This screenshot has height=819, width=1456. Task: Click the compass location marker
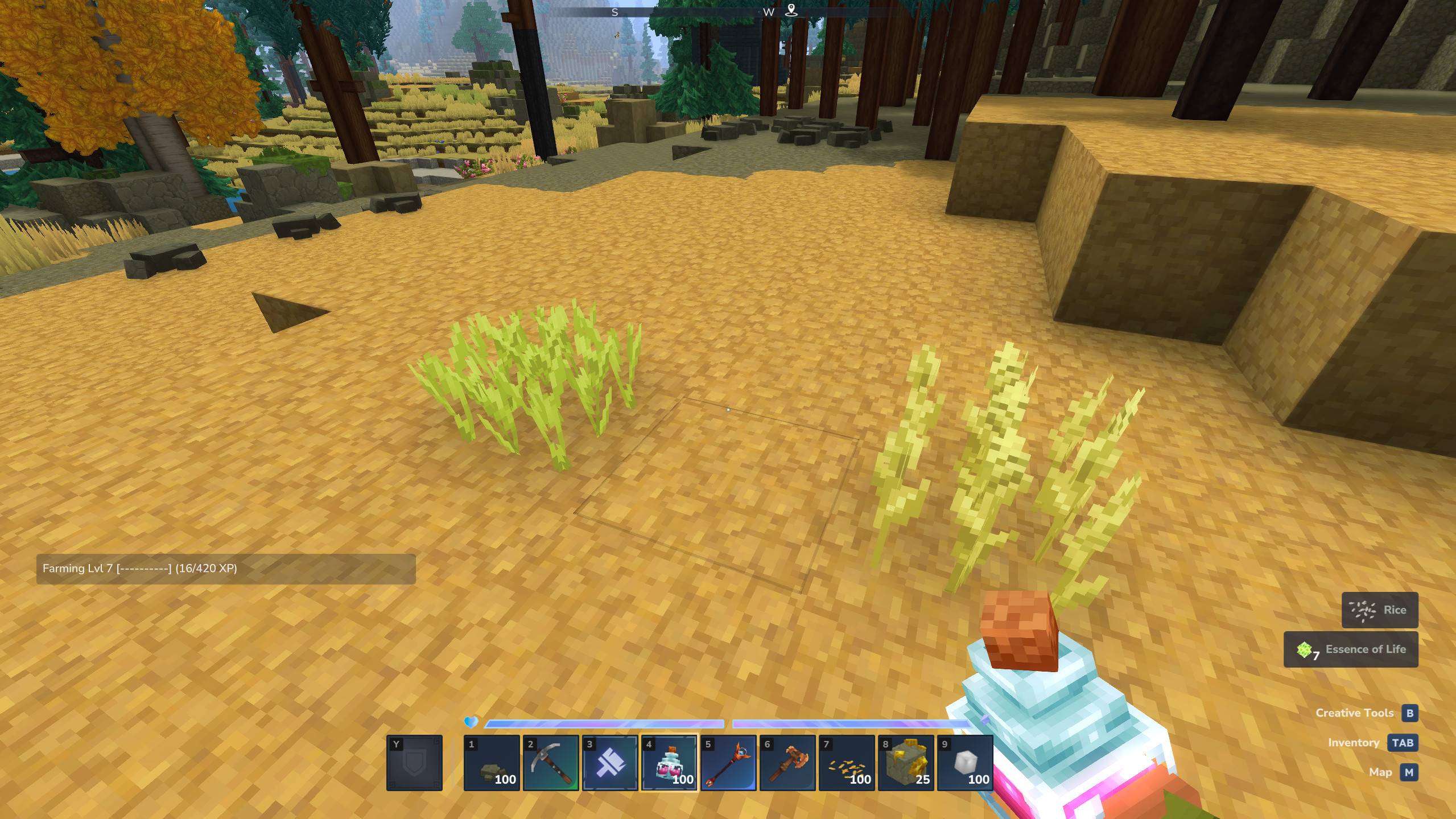tap(791, 10)
